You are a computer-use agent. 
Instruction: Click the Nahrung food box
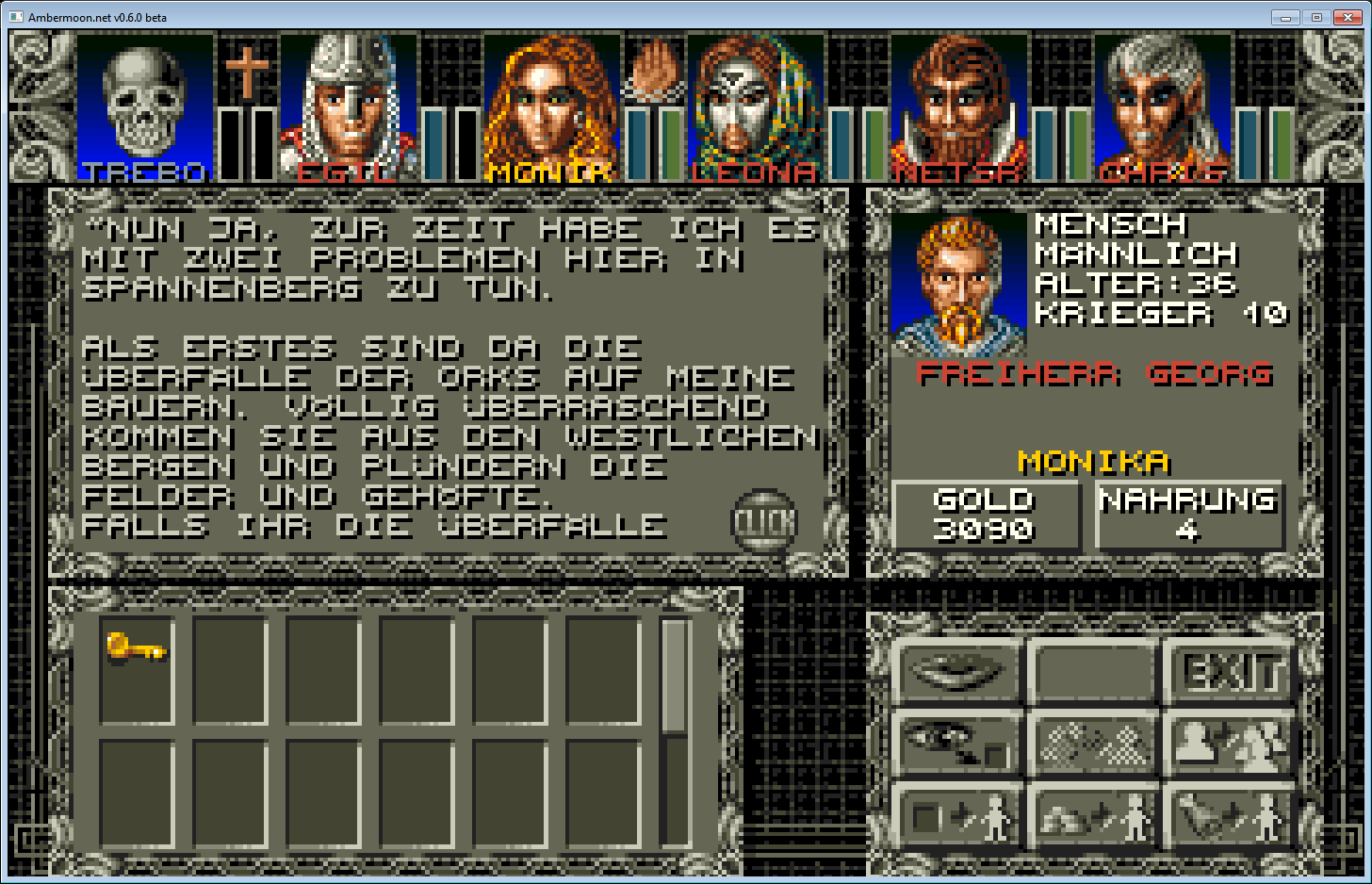pos(1188,515)
